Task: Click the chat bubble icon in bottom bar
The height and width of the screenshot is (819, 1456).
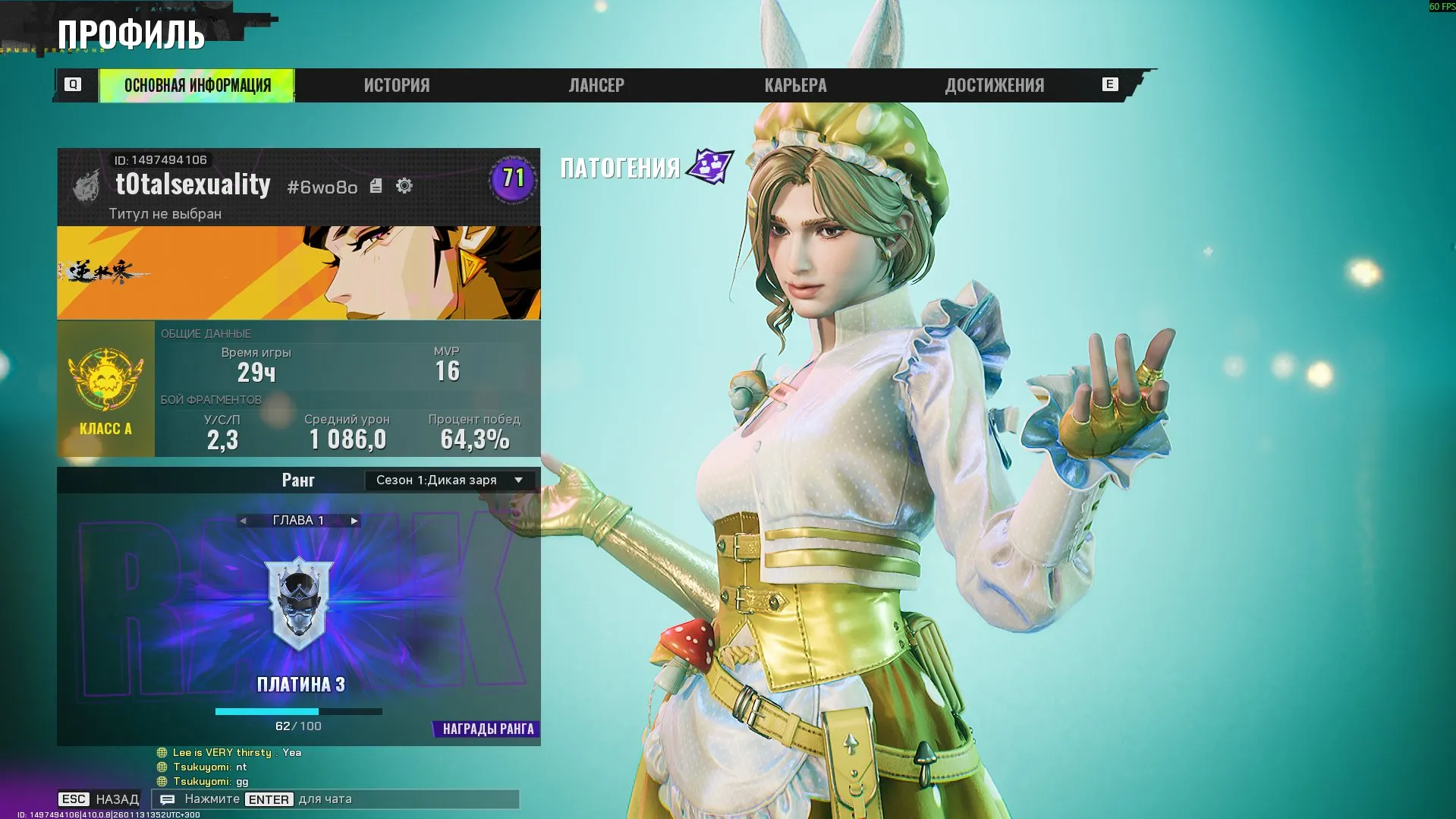Action: pos(168,799)
